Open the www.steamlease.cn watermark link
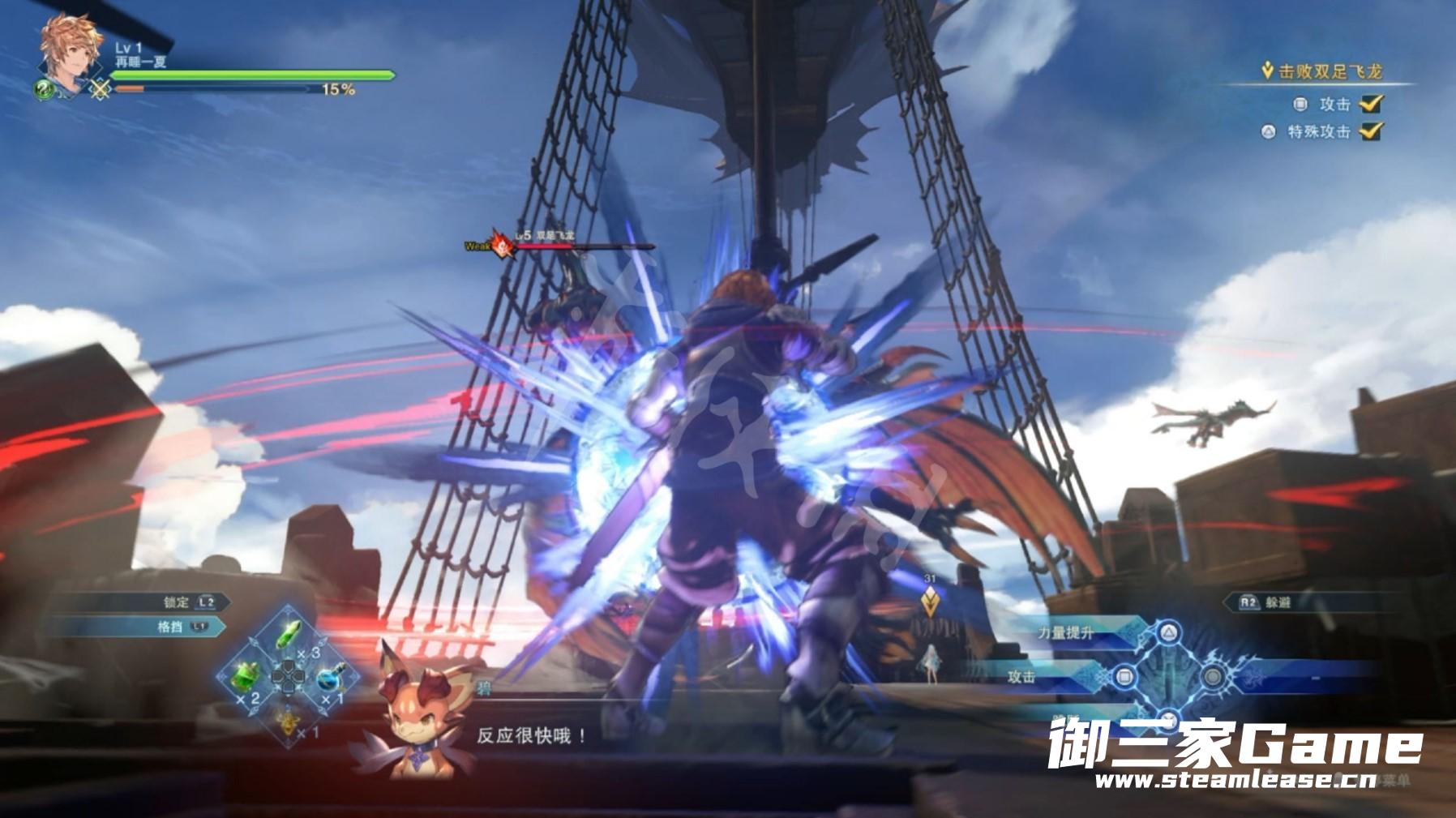 pos(1235,780)
